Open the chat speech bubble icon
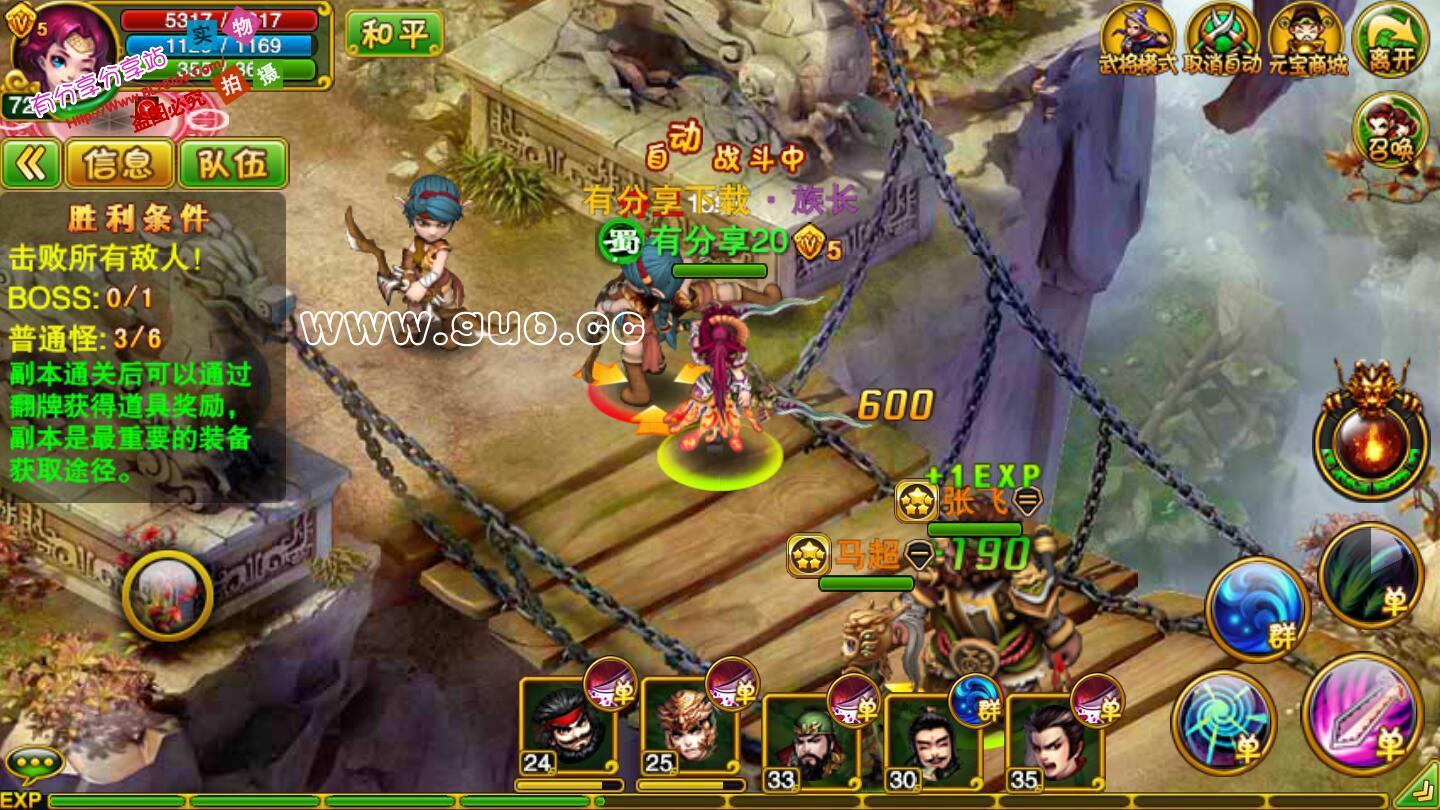This screenshot has height=810, width=1440. (x=34, y=765)
